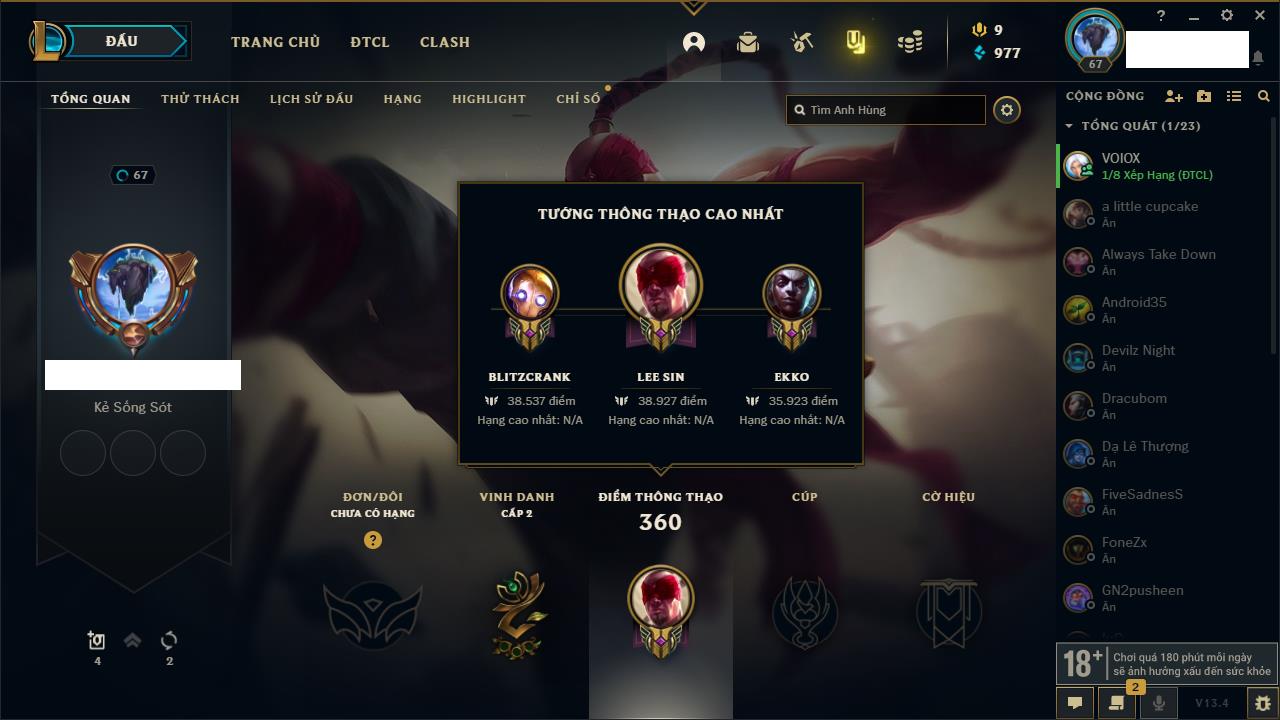The width and height of the screenshot is (1280, 720).
Task: Open the VINH DANH honor emblem
Action: (517, 612)
